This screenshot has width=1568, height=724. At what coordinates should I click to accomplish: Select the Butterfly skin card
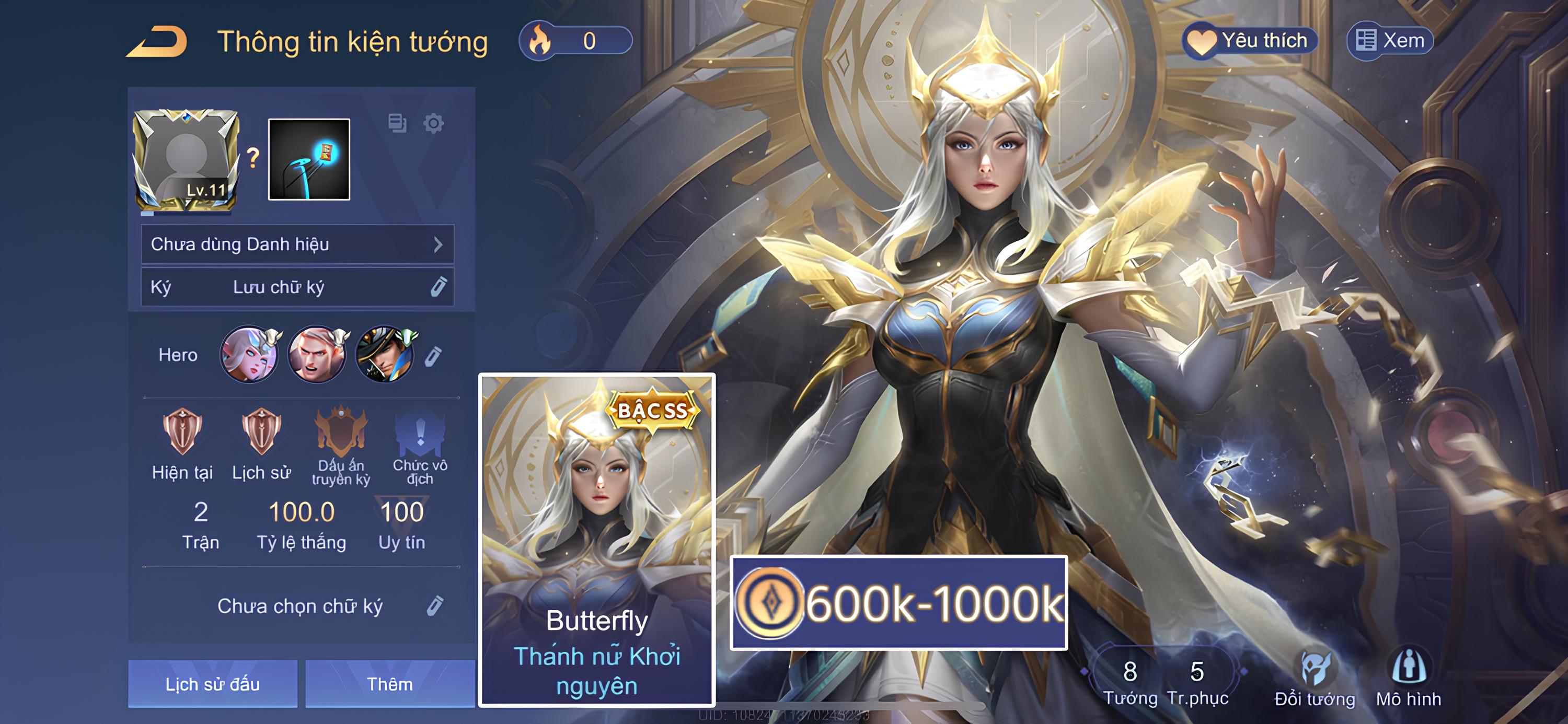click(596, 540)
